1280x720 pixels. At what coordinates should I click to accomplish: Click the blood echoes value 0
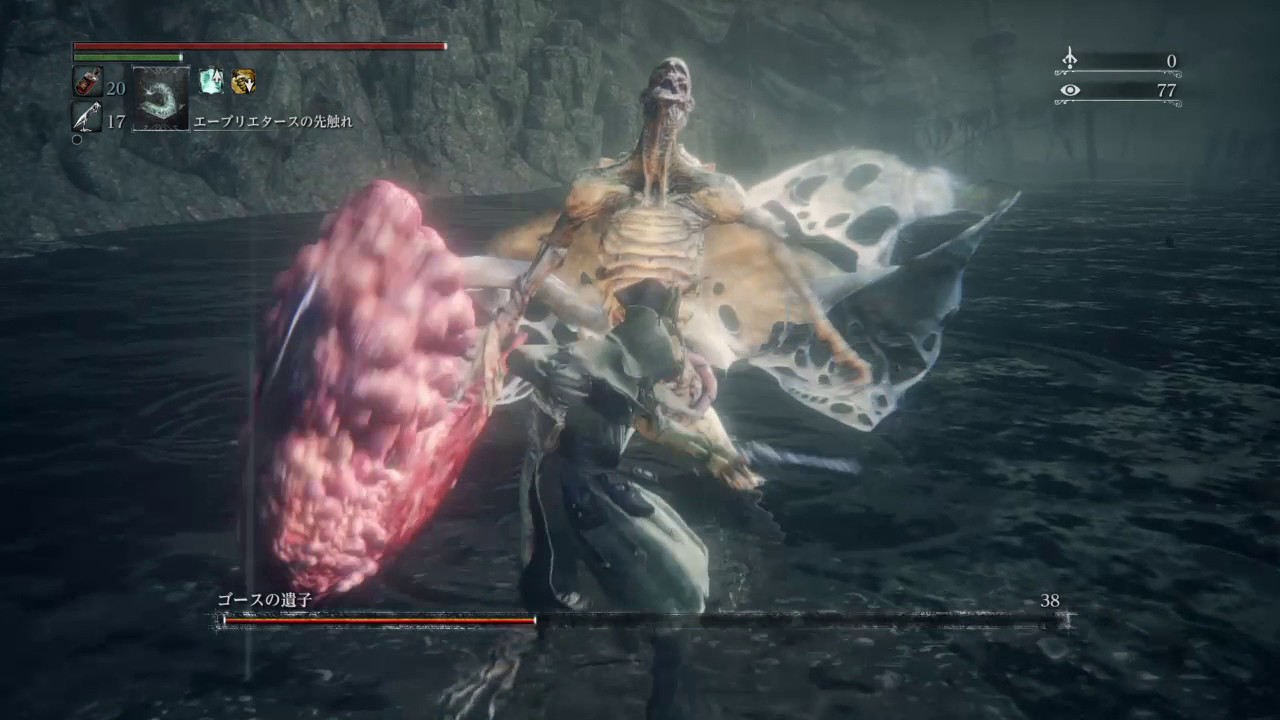pyautogui.click(x=1171, y=61)
